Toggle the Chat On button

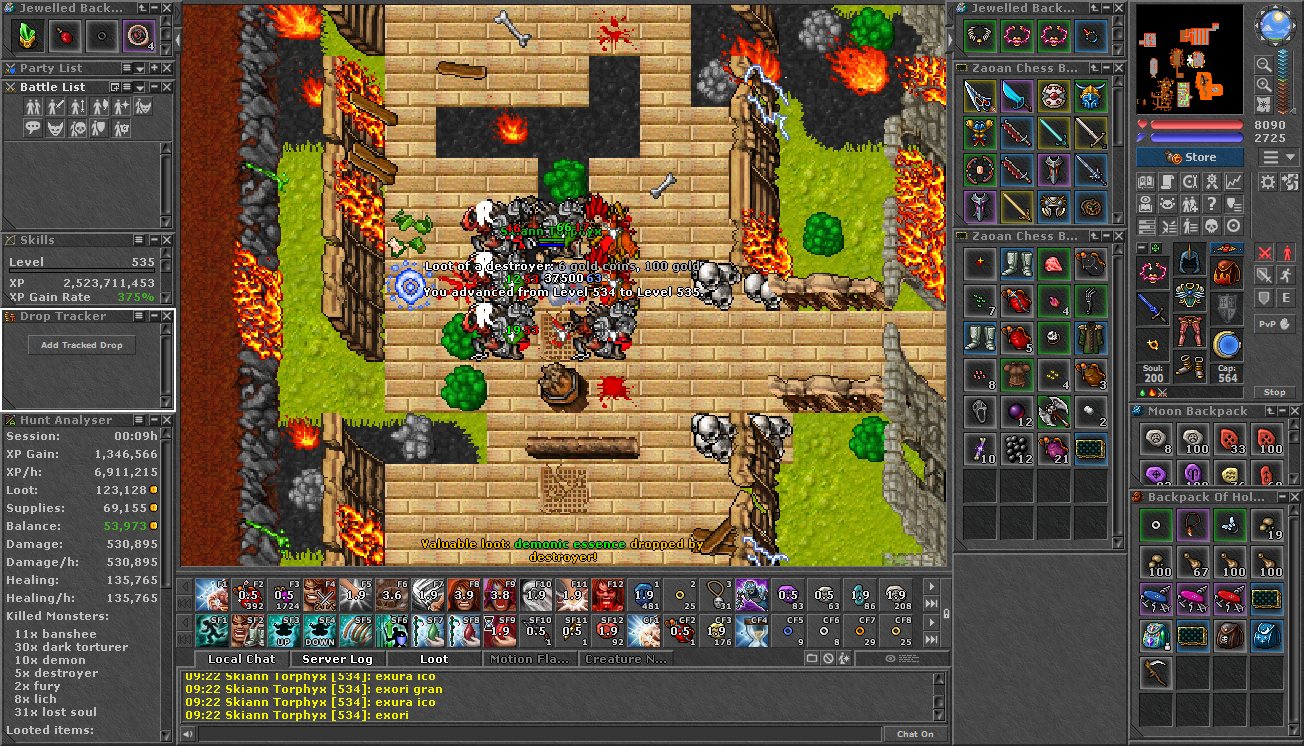click(915, 734)
